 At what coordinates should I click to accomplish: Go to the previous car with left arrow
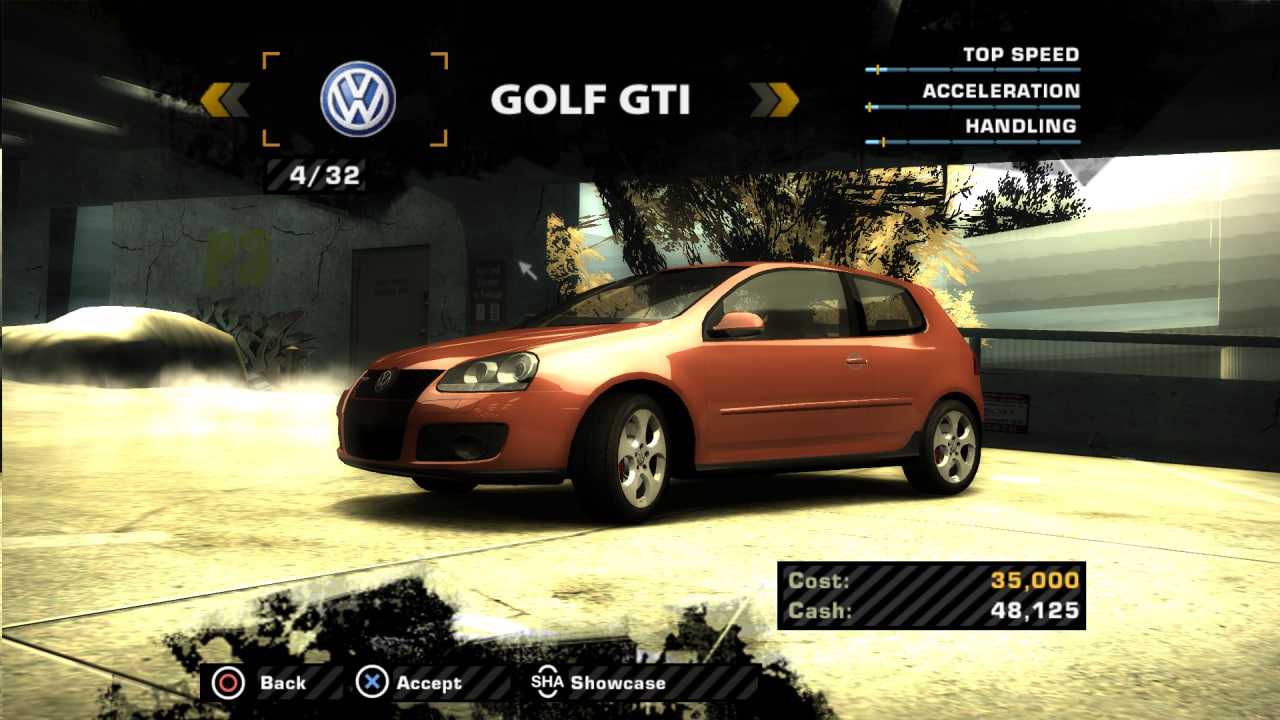(224, 100)
